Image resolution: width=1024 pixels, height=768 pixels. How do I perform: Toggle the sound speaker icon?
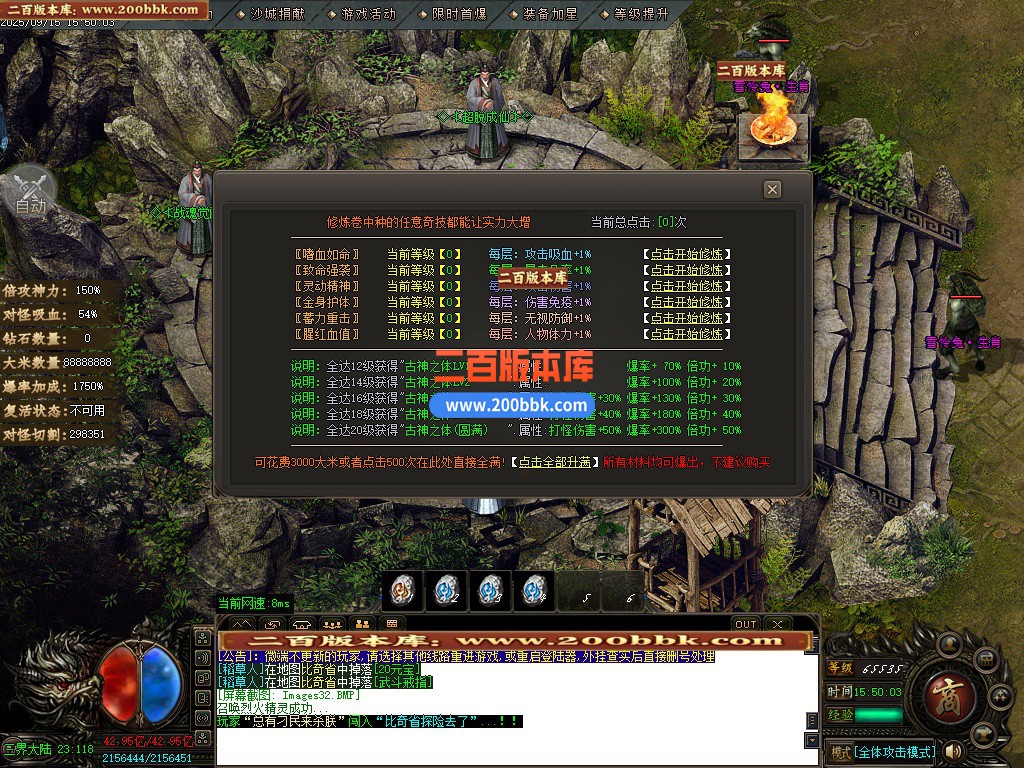(953, 751)
